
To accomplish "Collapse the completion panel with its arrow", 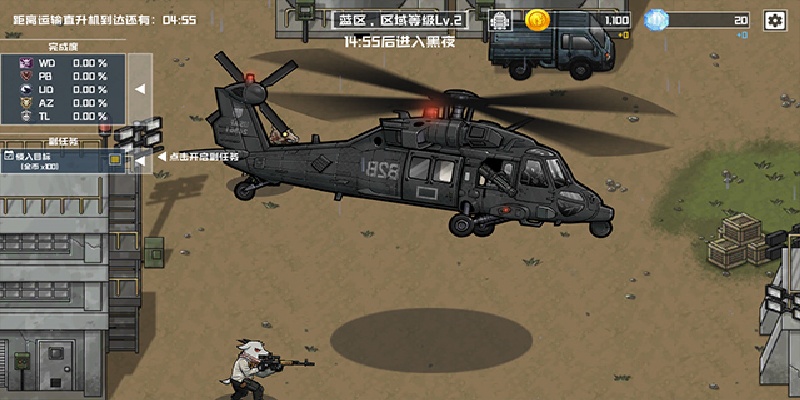I will tap(140, 89).
